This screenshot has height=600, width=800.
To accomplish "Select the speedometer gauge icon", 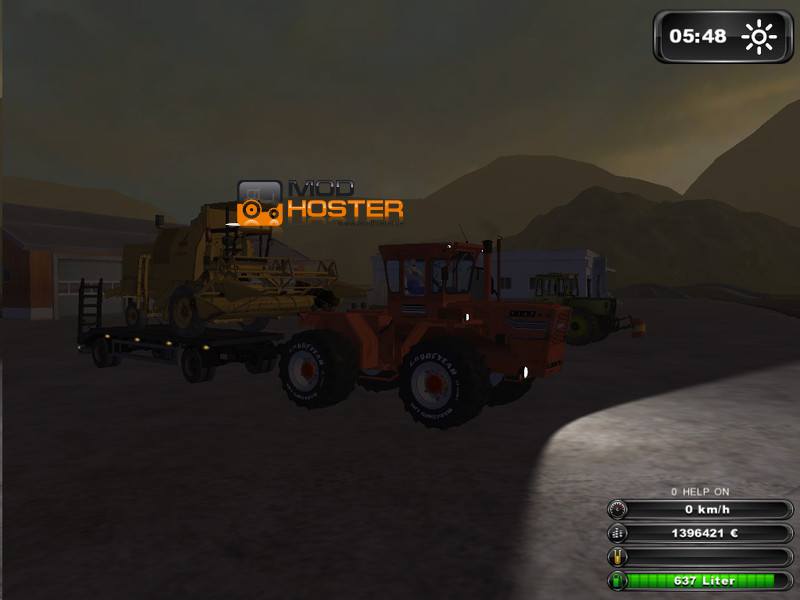I will point(618,509).
